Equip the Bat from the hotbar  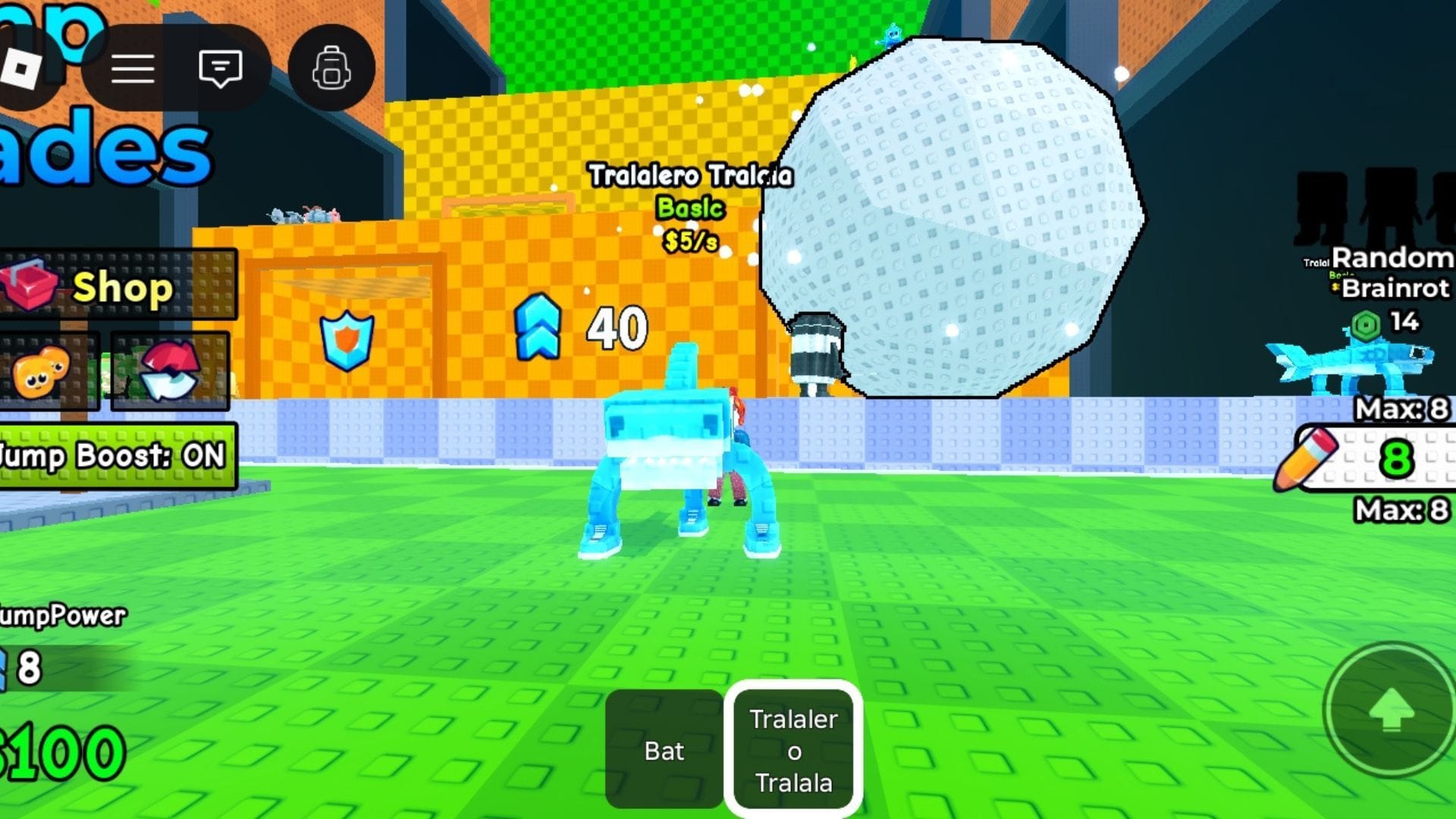coord(664,749)
